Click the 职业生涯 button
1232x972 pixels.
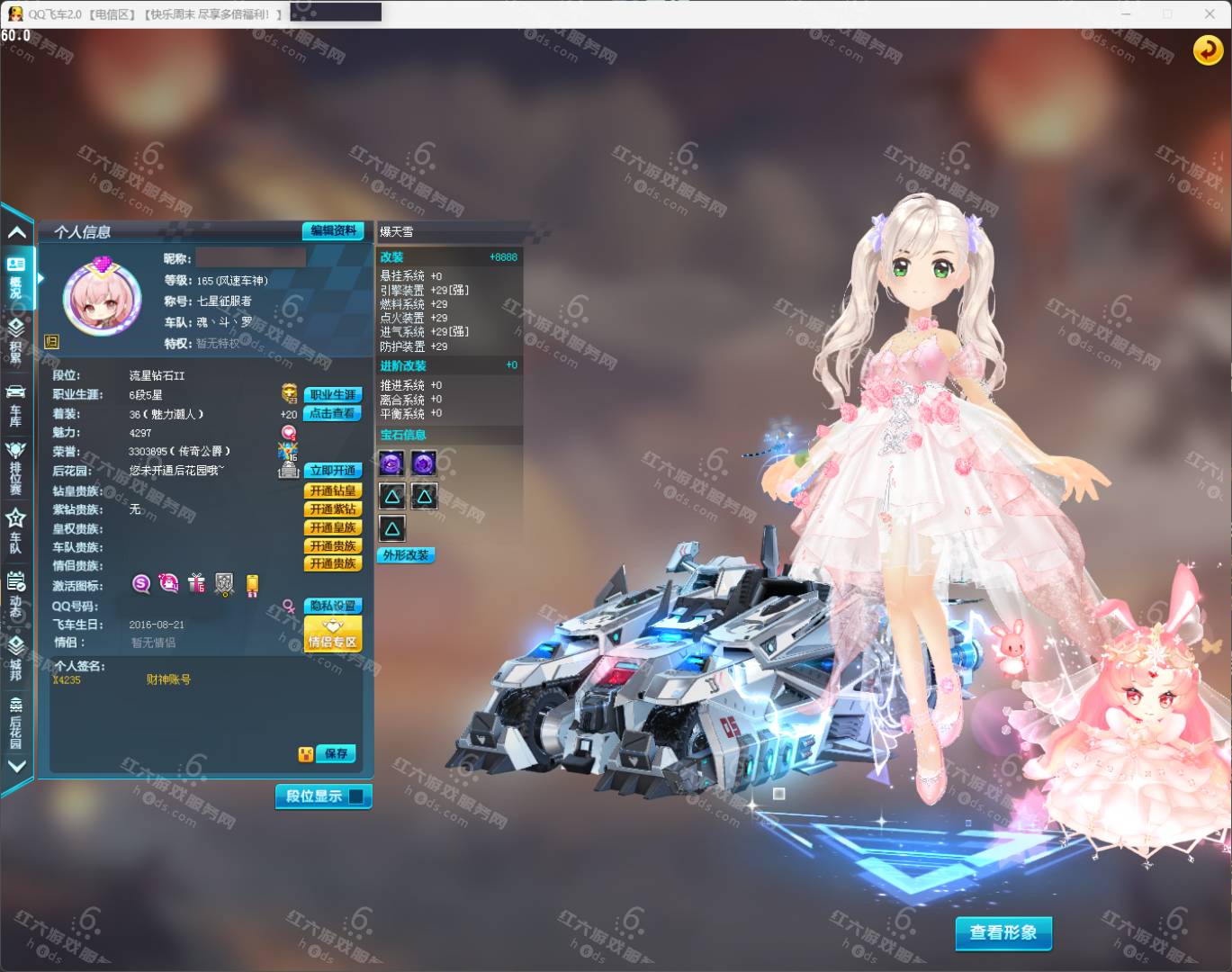334,395
